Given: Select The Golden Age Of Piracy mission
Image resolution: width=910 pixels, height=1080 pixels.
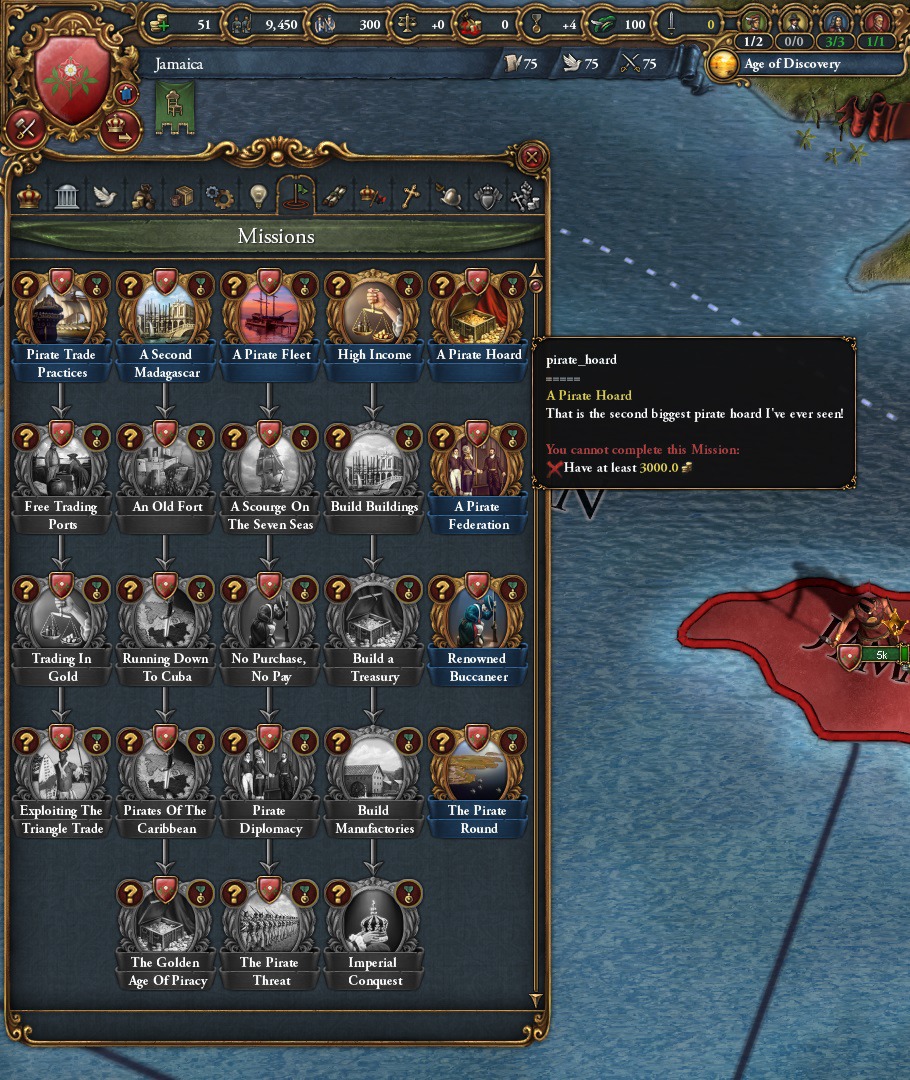Looking at the screenshot, I should click(x=166, y=924).
